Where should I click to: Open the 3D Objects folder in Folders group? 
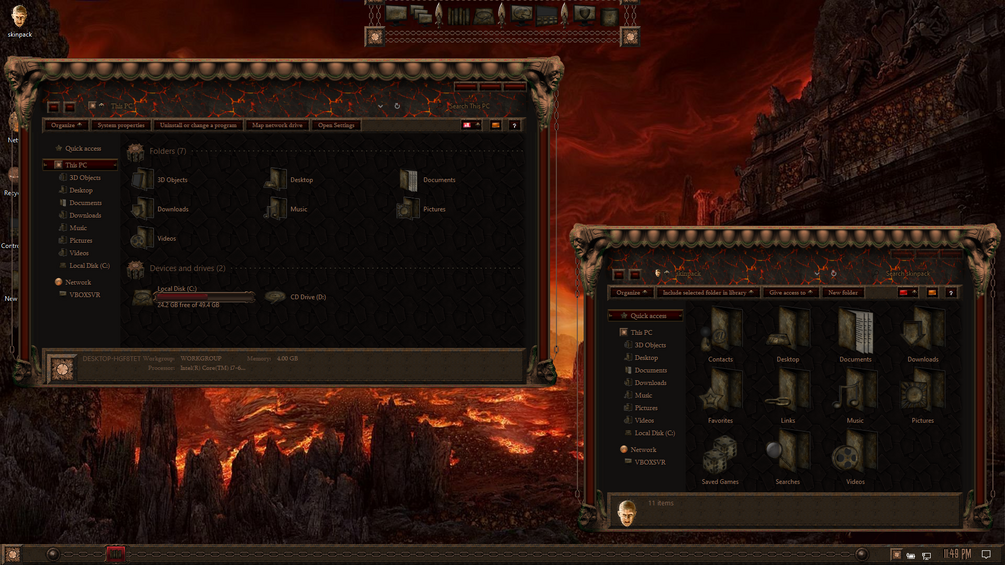(x=143, y=180)
